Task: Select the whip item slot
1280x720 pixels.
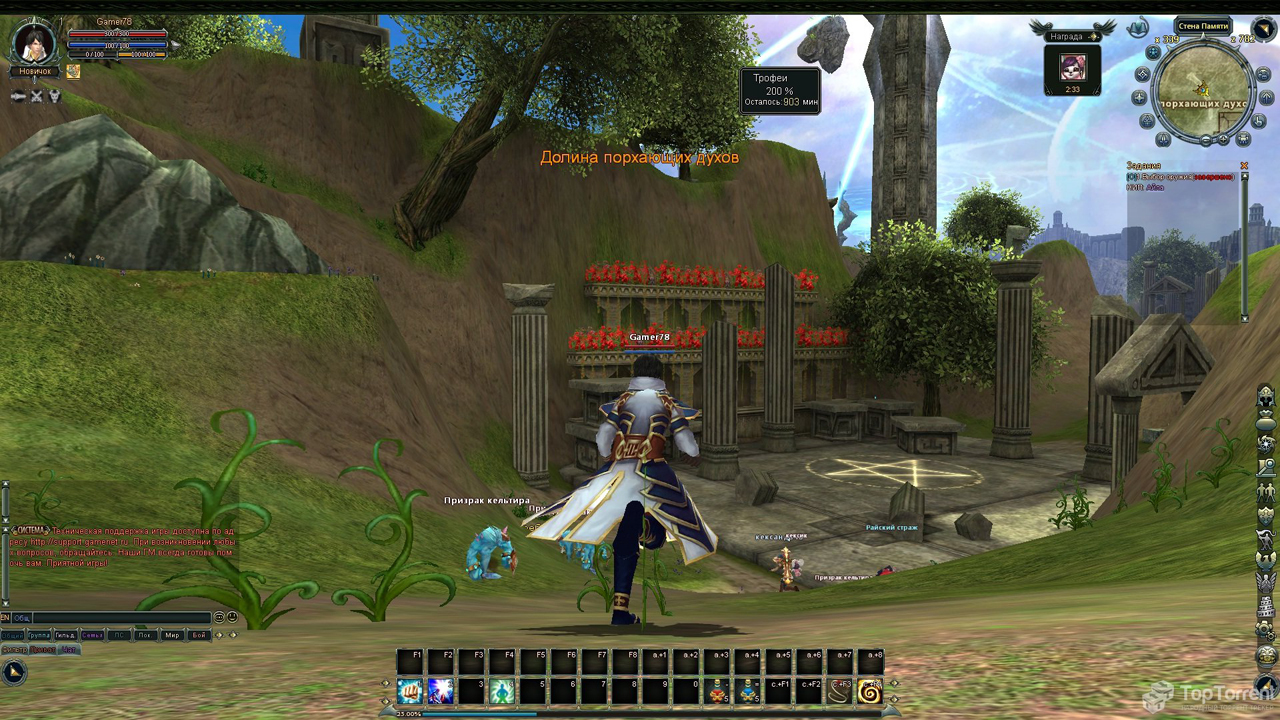Action: pos(840,690)
